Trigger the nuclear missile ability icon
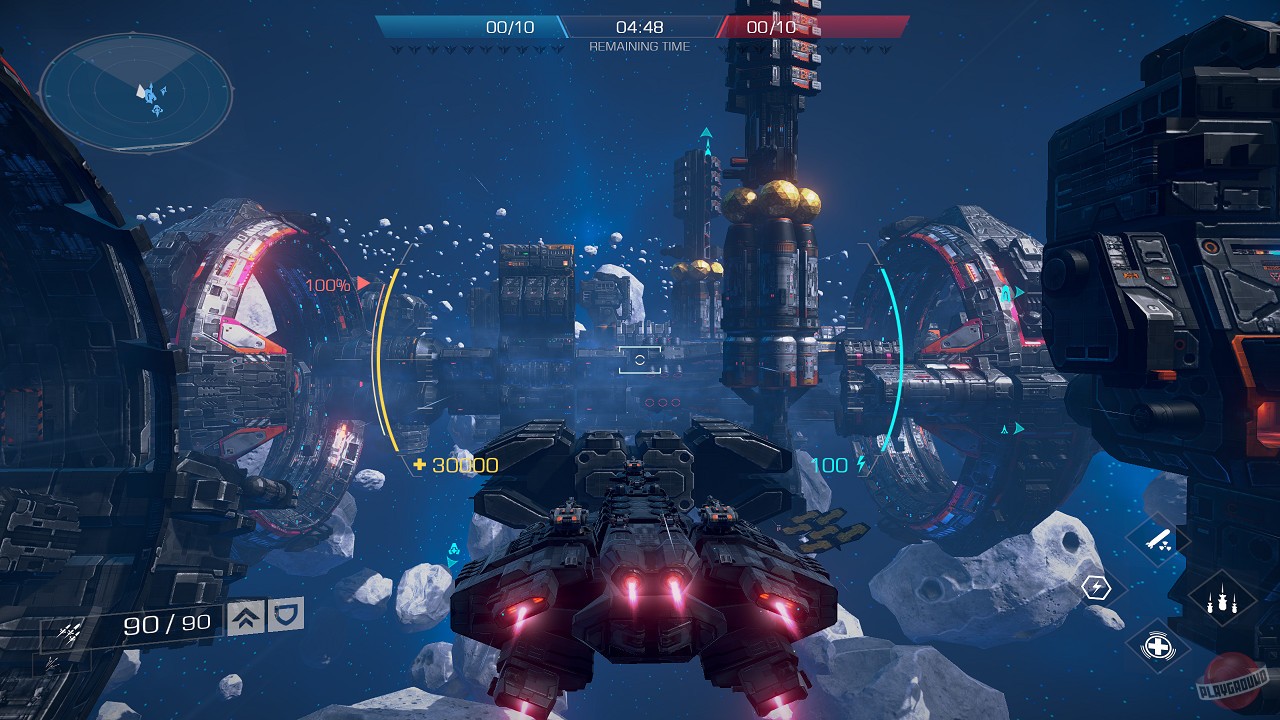 pyautogui.click(x=1159, y=540)
